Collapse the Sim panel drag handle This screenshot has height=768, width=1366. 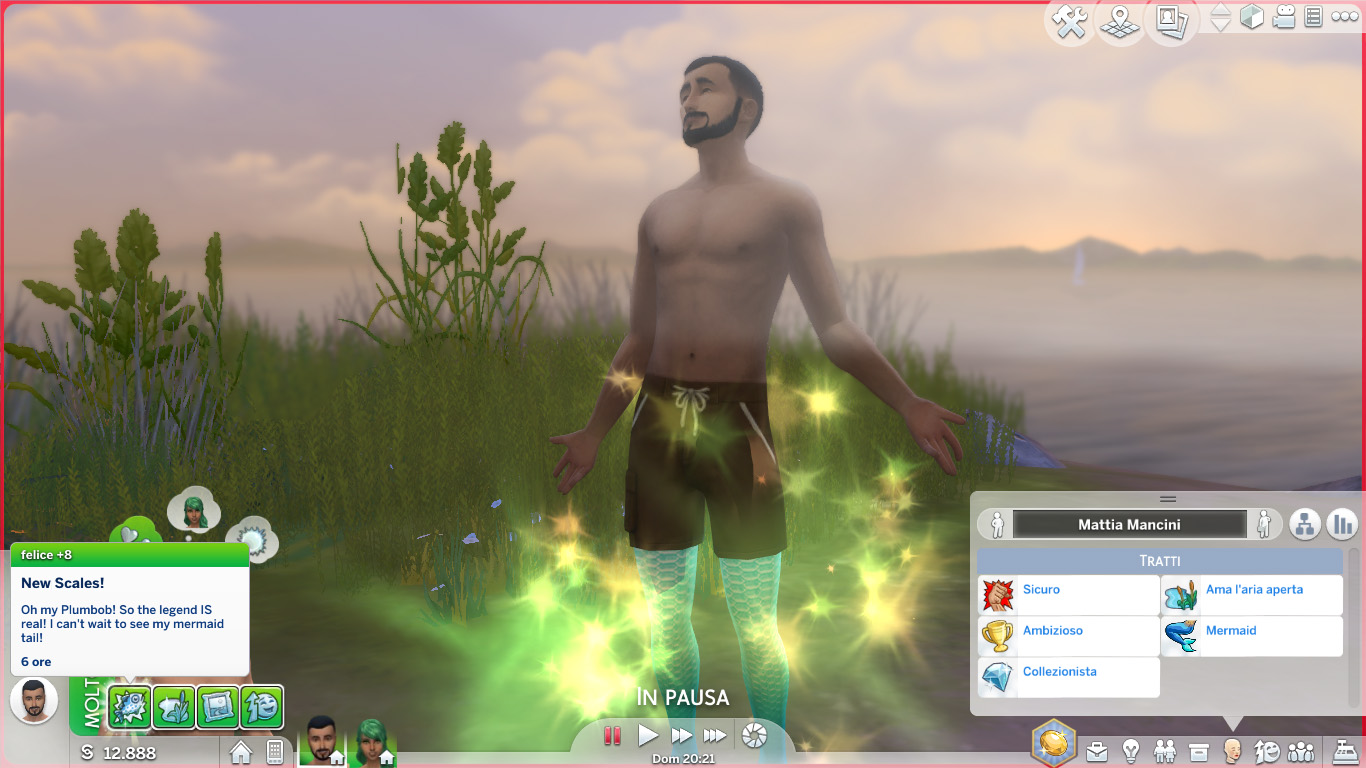[1167, 497]
